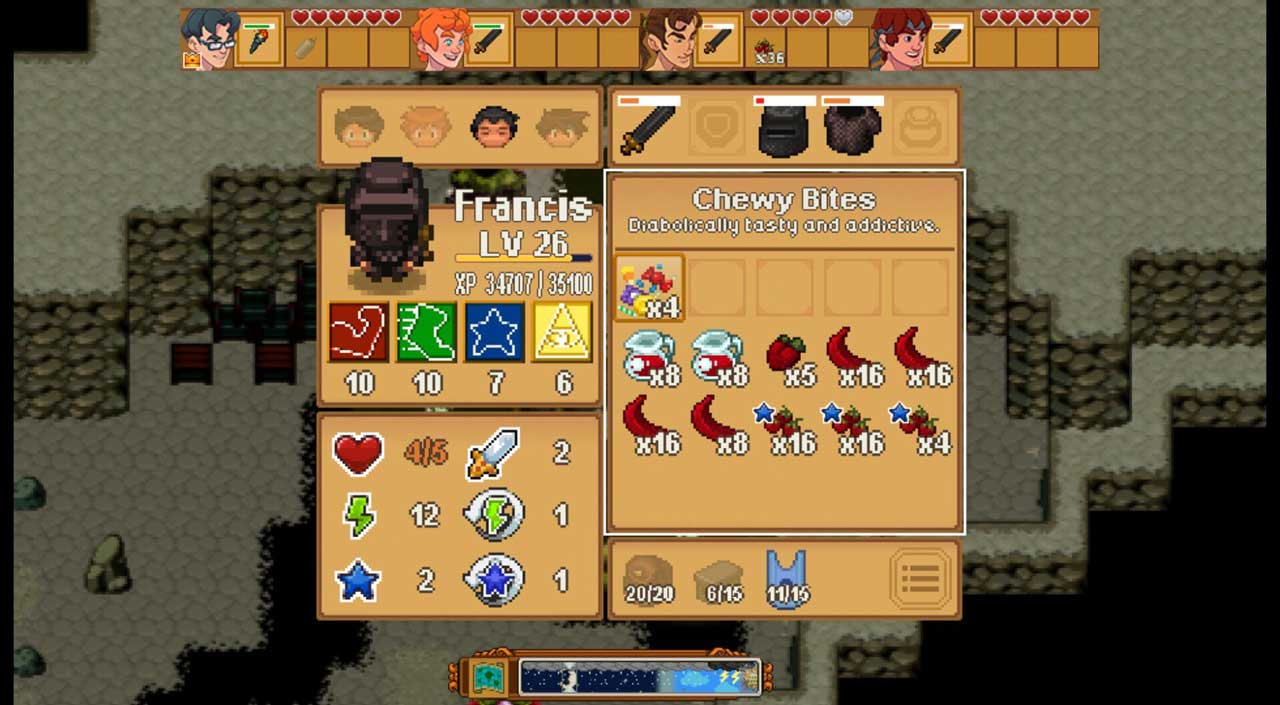The image size is (1280, 705).
Task: Open the list view button
Action: (x=920, y=578)
